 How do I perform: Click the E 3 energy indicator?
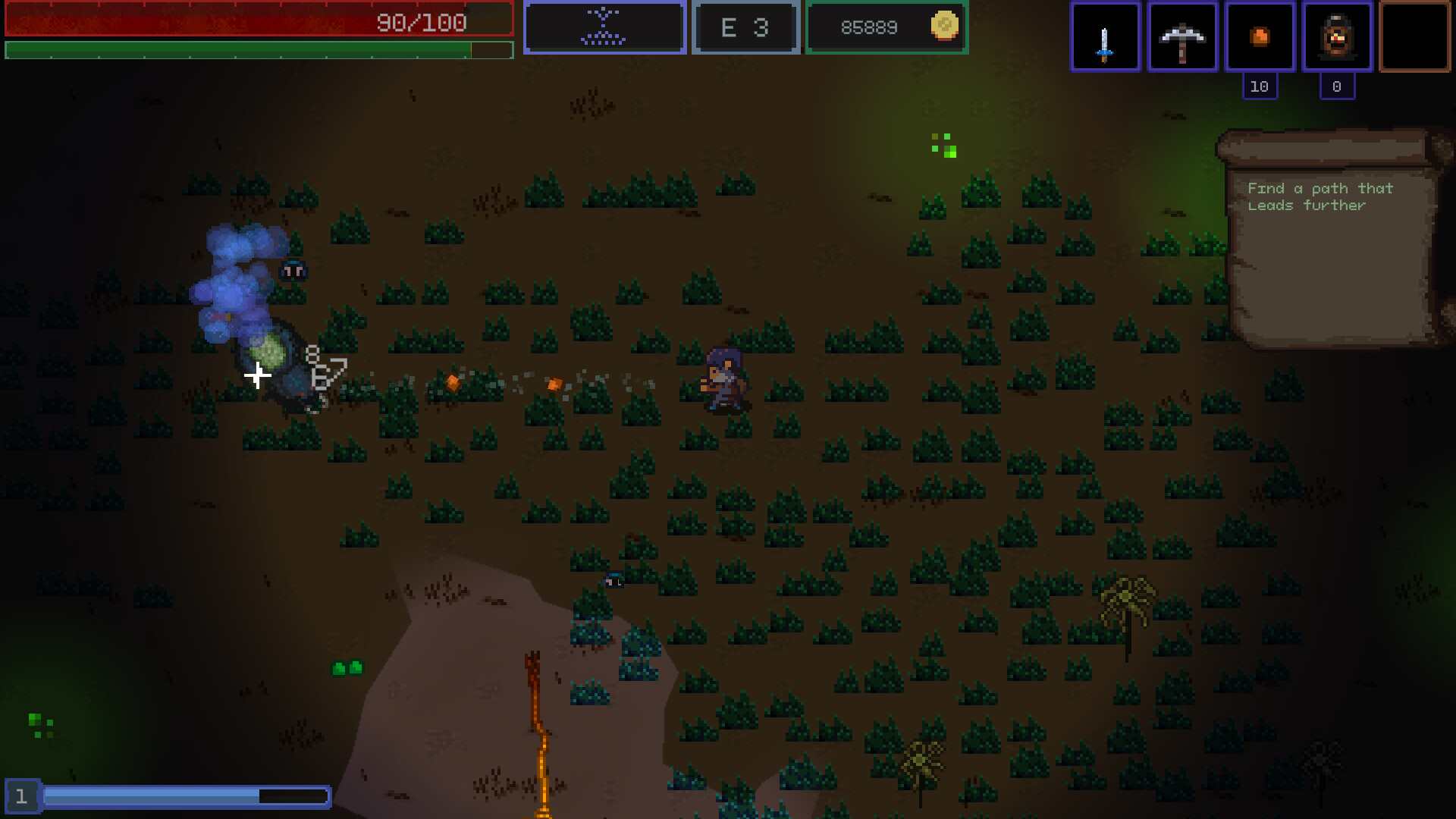[745, 27]
